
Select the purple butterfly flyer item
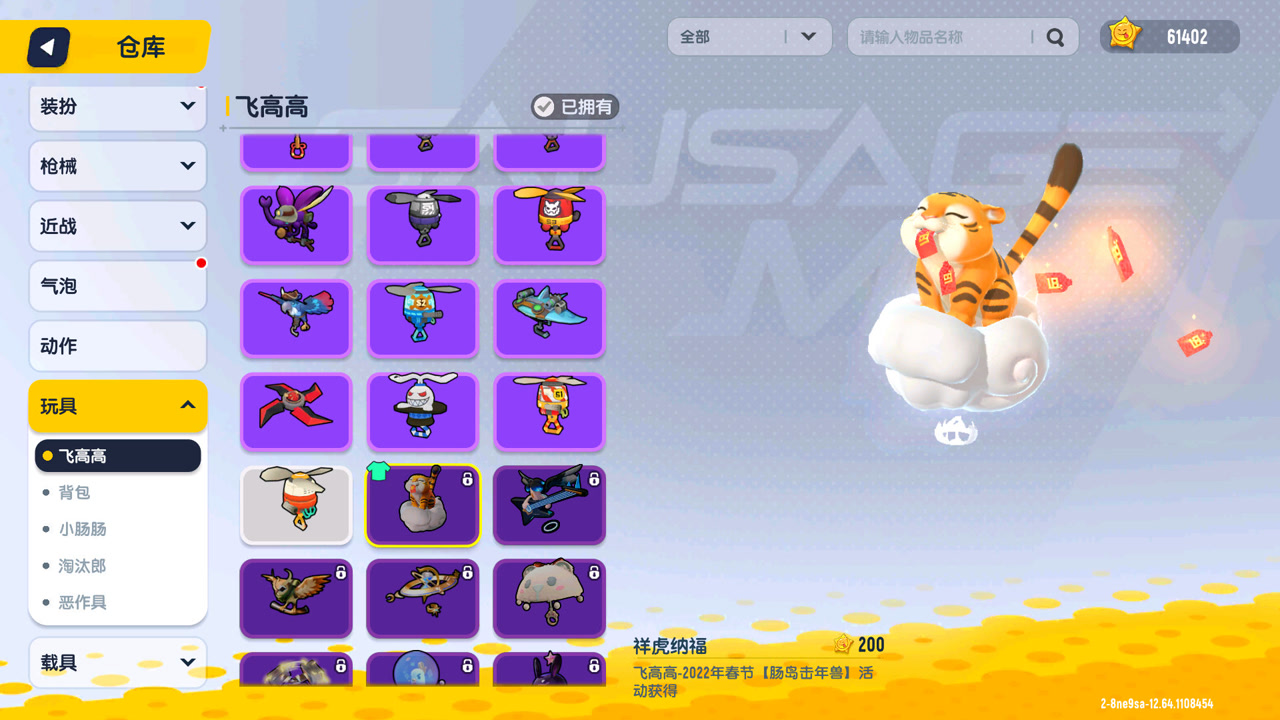click(x=296, y=225)
